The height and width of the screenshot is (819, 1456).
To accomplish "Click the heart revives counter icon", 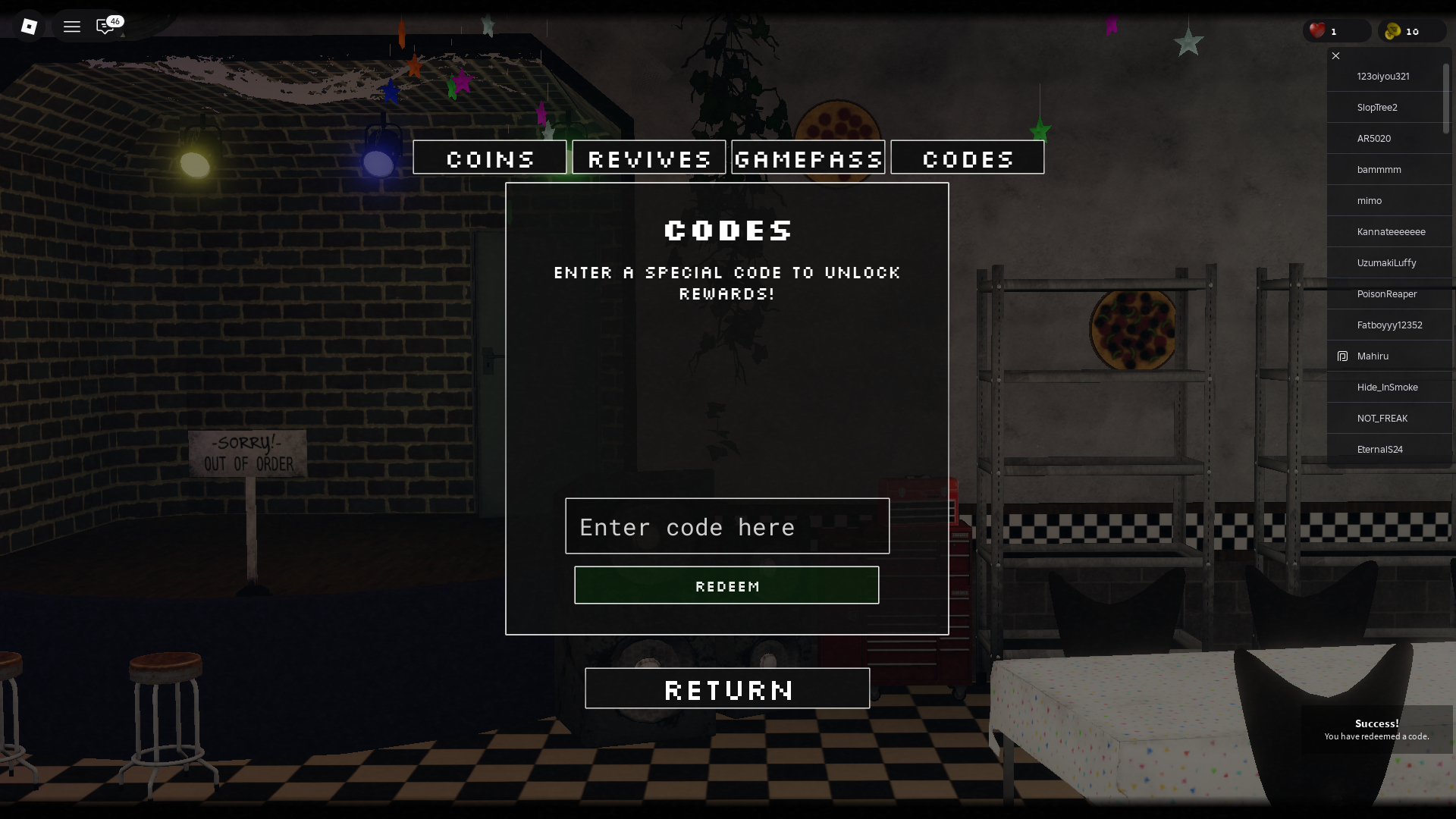I will (x=1317, y=30).
